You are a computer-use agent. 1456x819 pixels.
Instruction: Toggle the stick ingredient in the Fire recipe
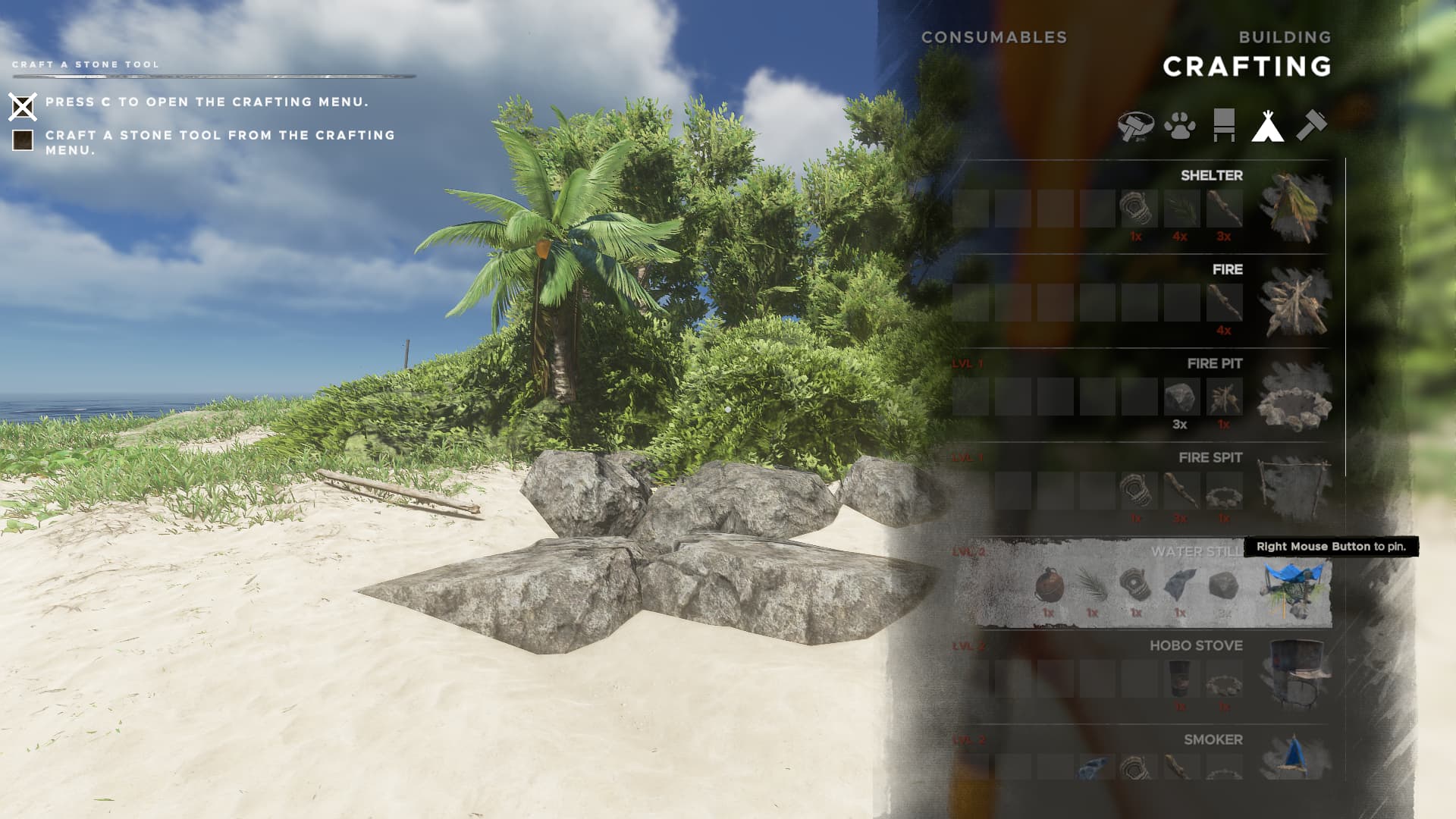[1224, 303]
